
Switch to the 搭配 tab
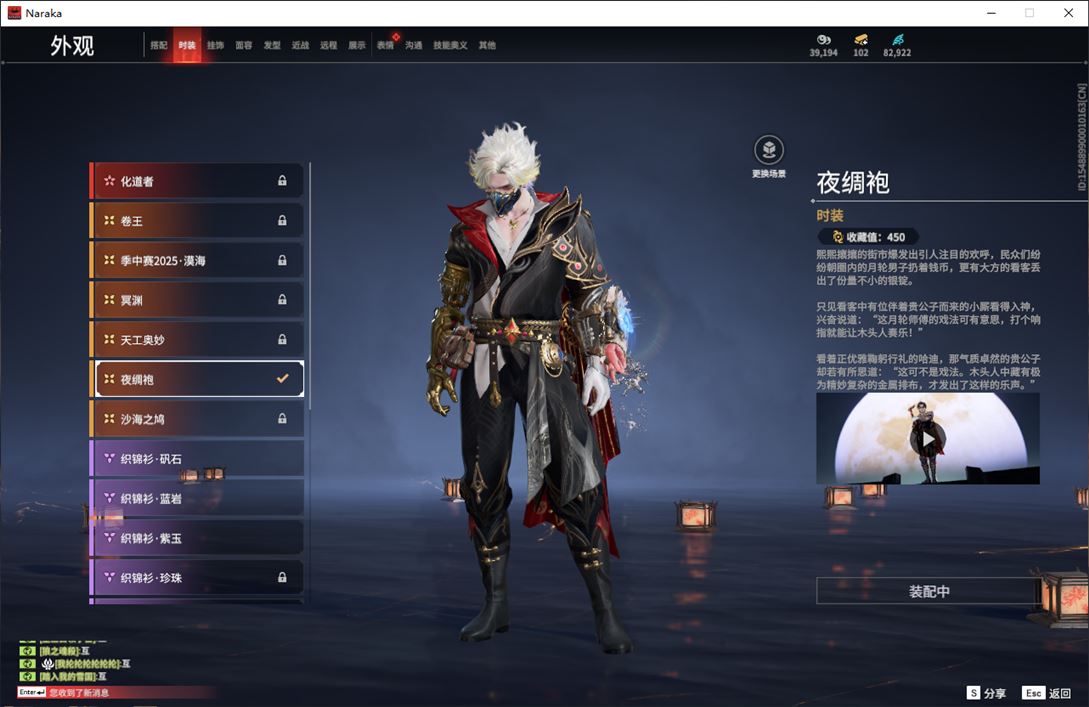click(x=159, y=45)
